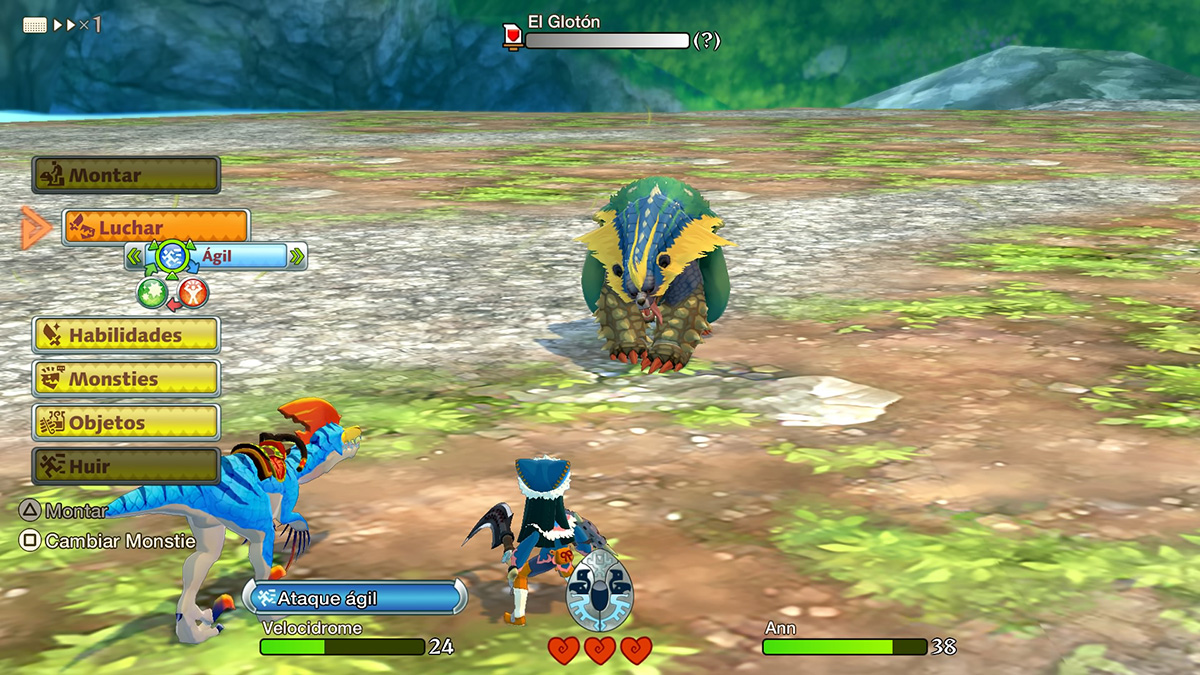Open the Monsties menu
The width and height of the screenshot is (1200, 675).
point(126,379)
